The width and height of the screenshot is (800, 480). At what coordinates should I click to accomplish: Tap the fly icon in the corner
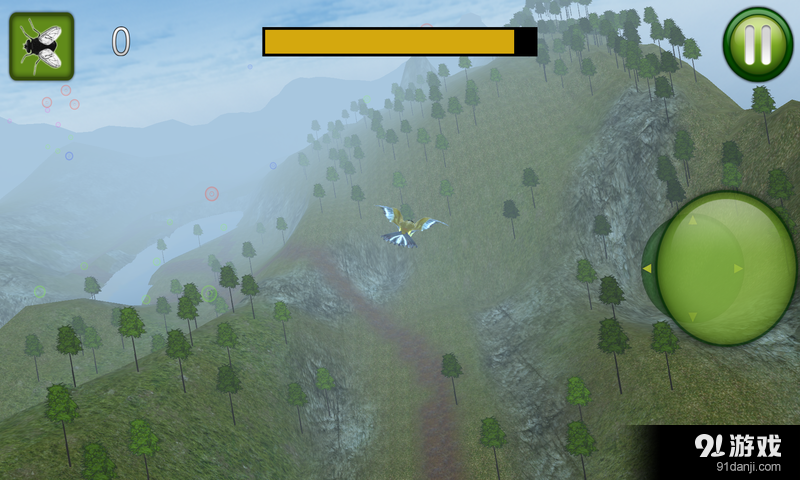point(41,46)
